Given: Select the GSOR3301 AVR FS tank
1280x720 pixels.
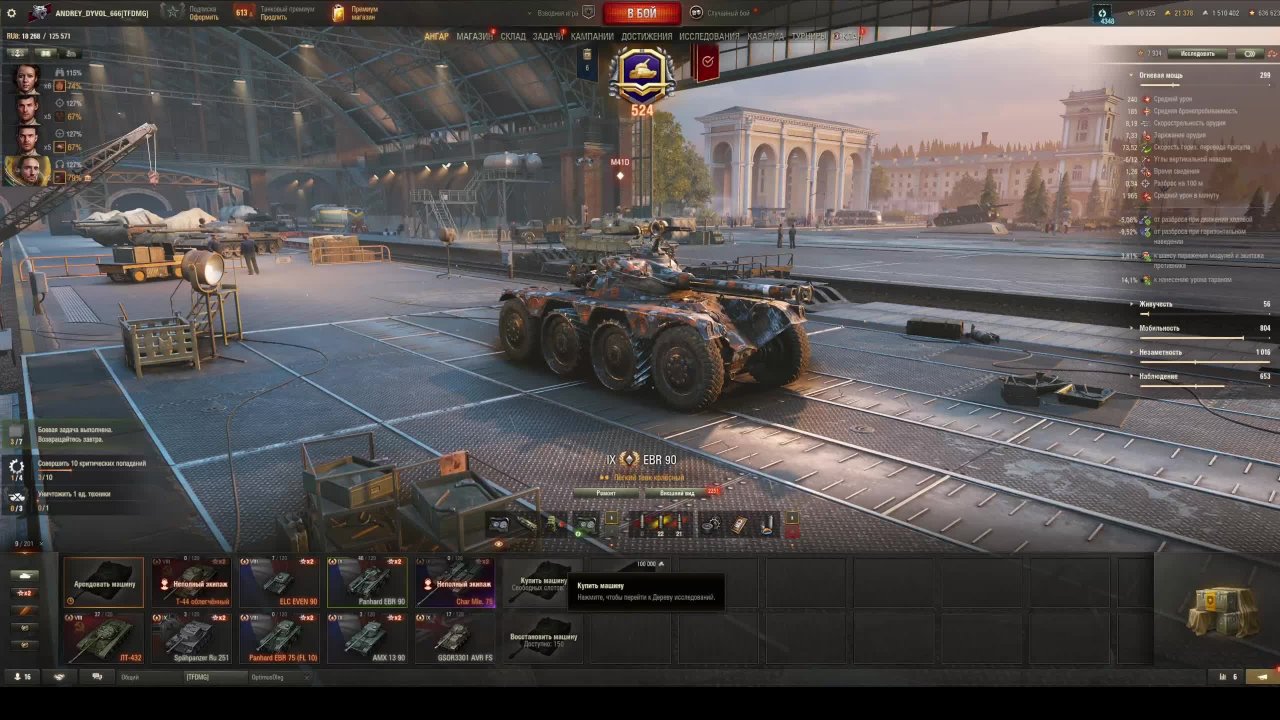Looking at the screenshot, I should [x=455, y=638].
